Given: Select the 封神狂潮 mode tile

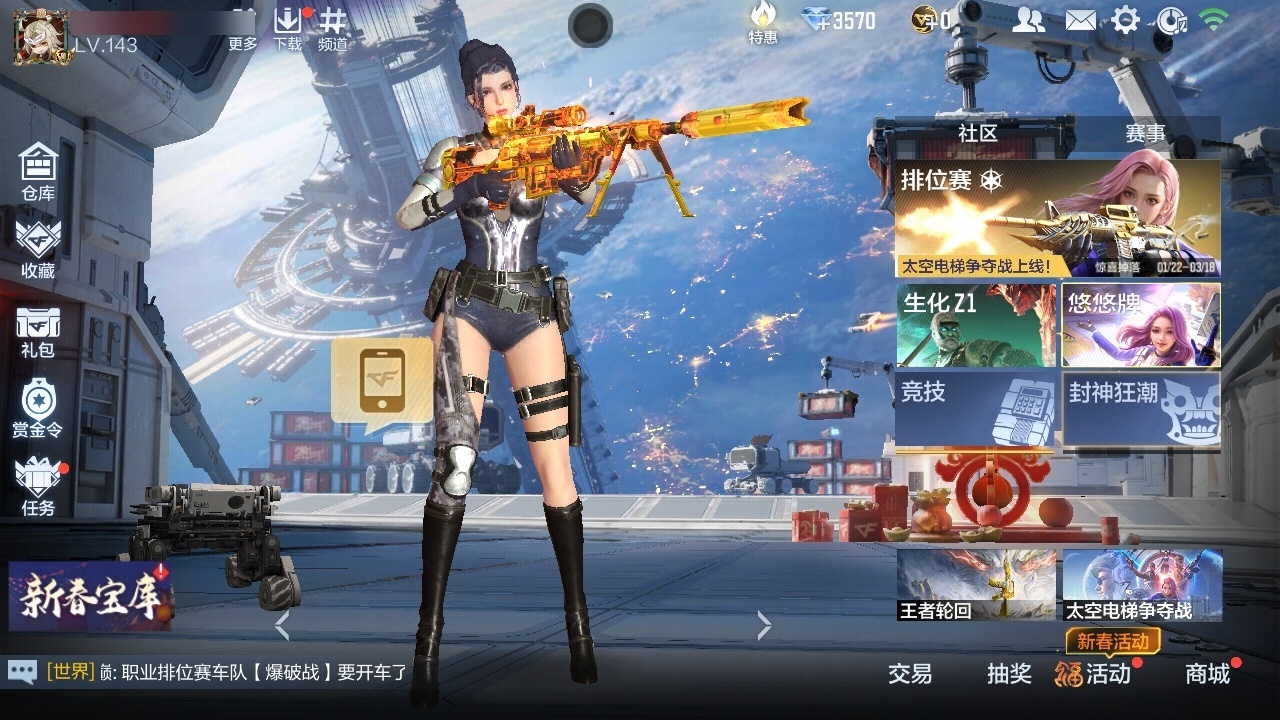Looking at the screenshot, I should click(x=1141, y=409).
